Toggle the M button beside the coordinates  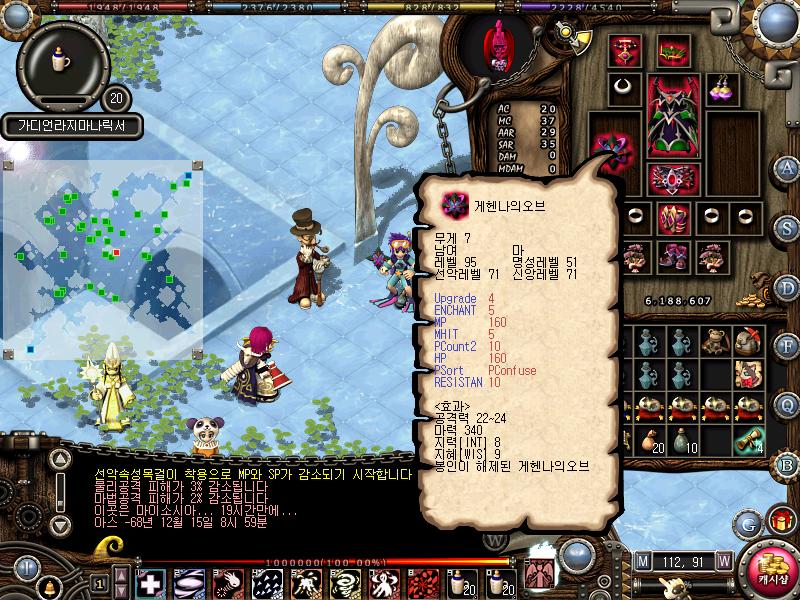pyautogui.click(x=641, y=560)
